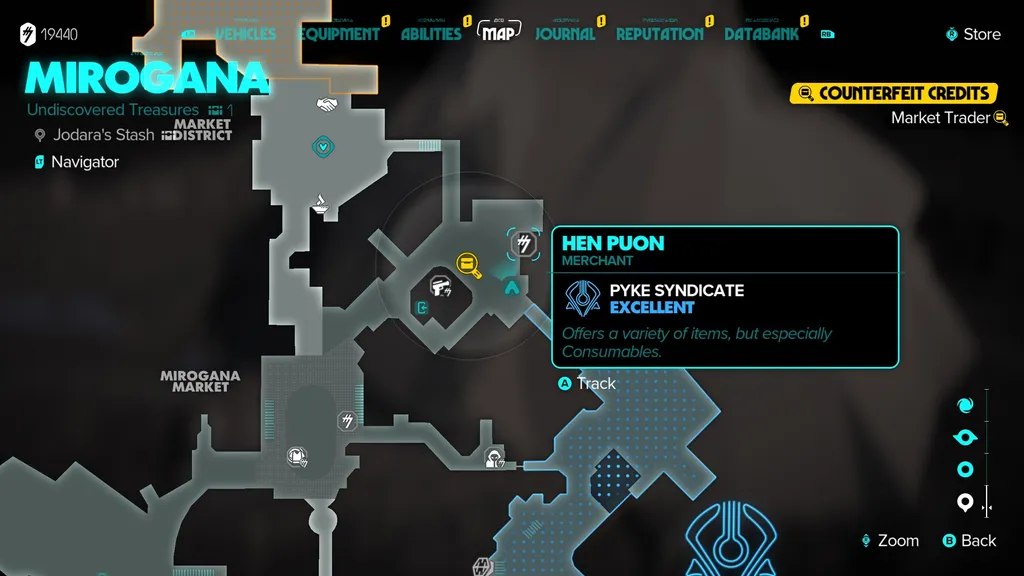
Task: Choose the steaming food bowl map marker
Action: click(x=323, y=204)
